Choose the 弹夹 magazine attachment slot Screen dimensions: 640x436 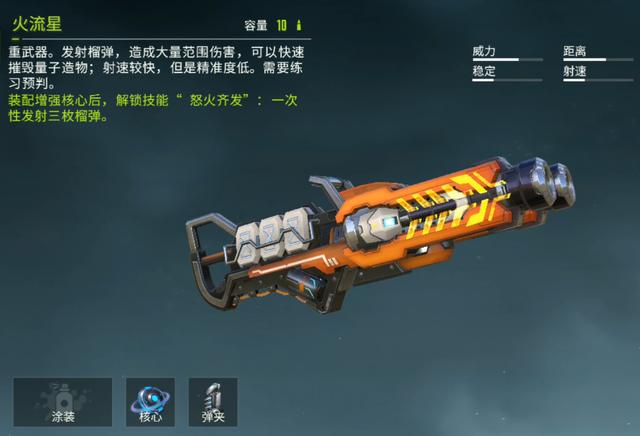212,401
